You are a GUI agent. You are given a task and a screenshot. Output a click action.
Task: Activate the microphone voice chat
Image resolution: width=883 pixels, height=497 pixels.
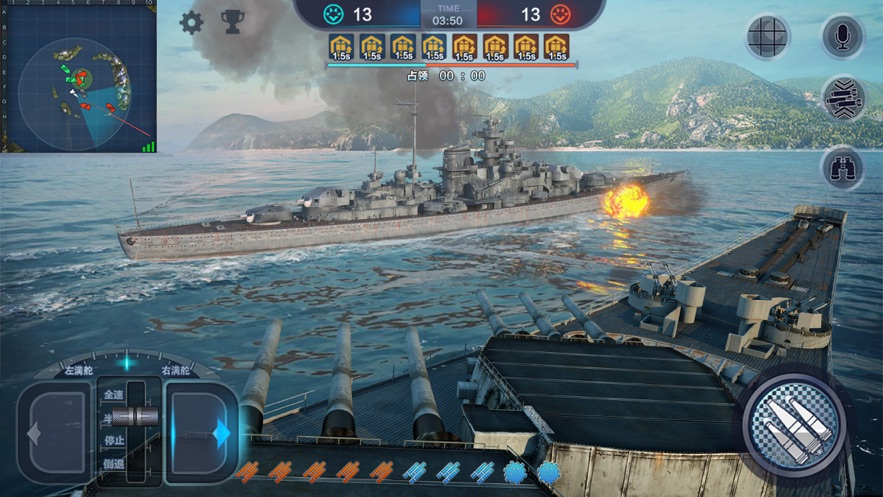842,37
